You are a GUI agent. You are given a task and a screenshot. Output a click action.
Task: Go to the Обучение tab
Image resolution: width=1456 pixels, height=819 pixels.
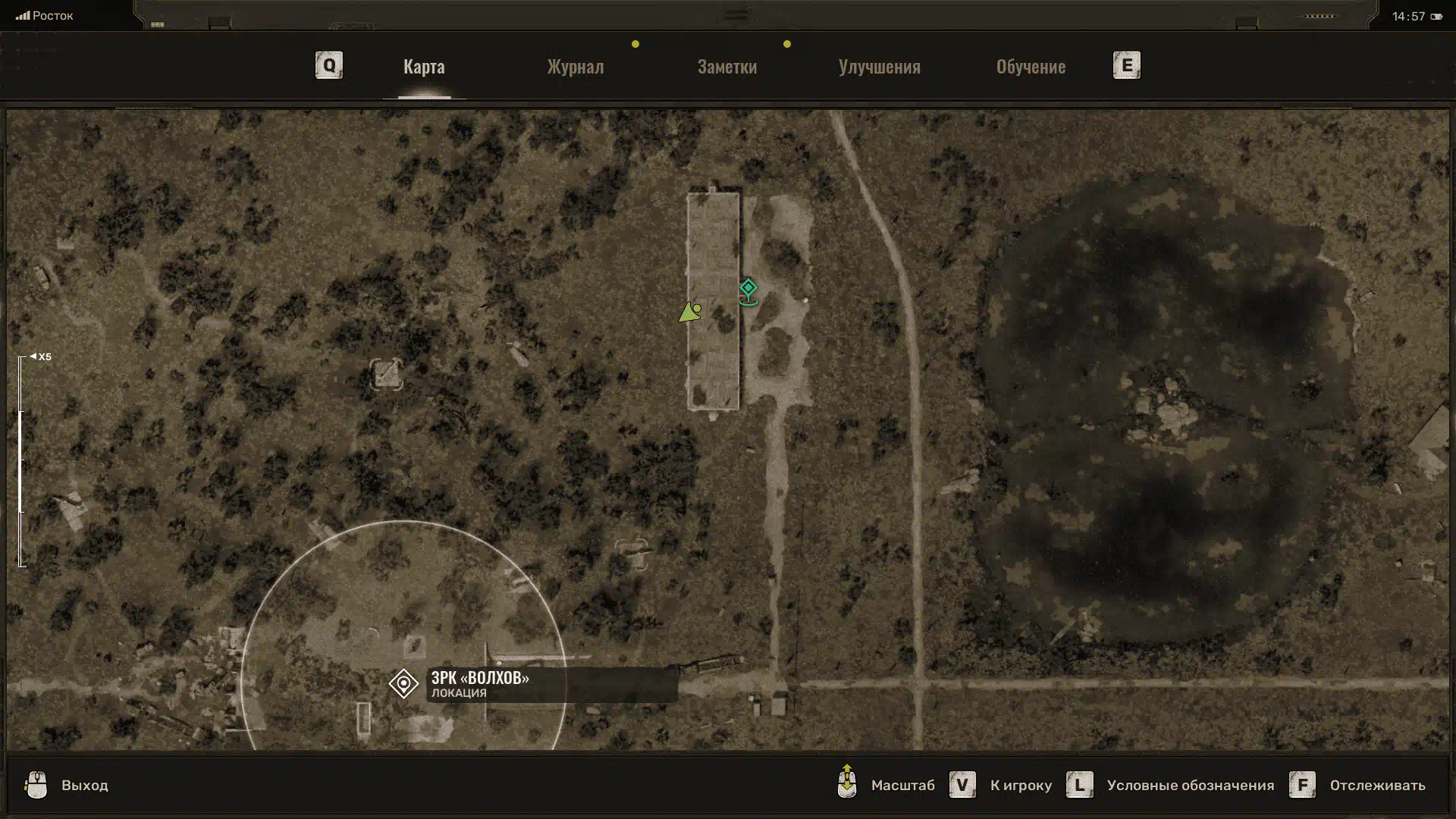click(1031, 67)
